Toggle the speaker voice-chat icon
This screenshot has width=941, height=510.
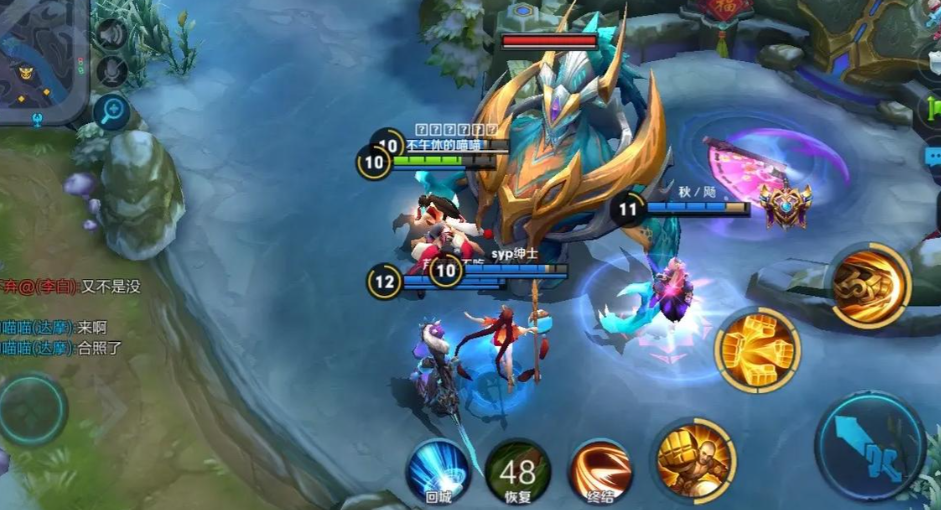point(112,34)
